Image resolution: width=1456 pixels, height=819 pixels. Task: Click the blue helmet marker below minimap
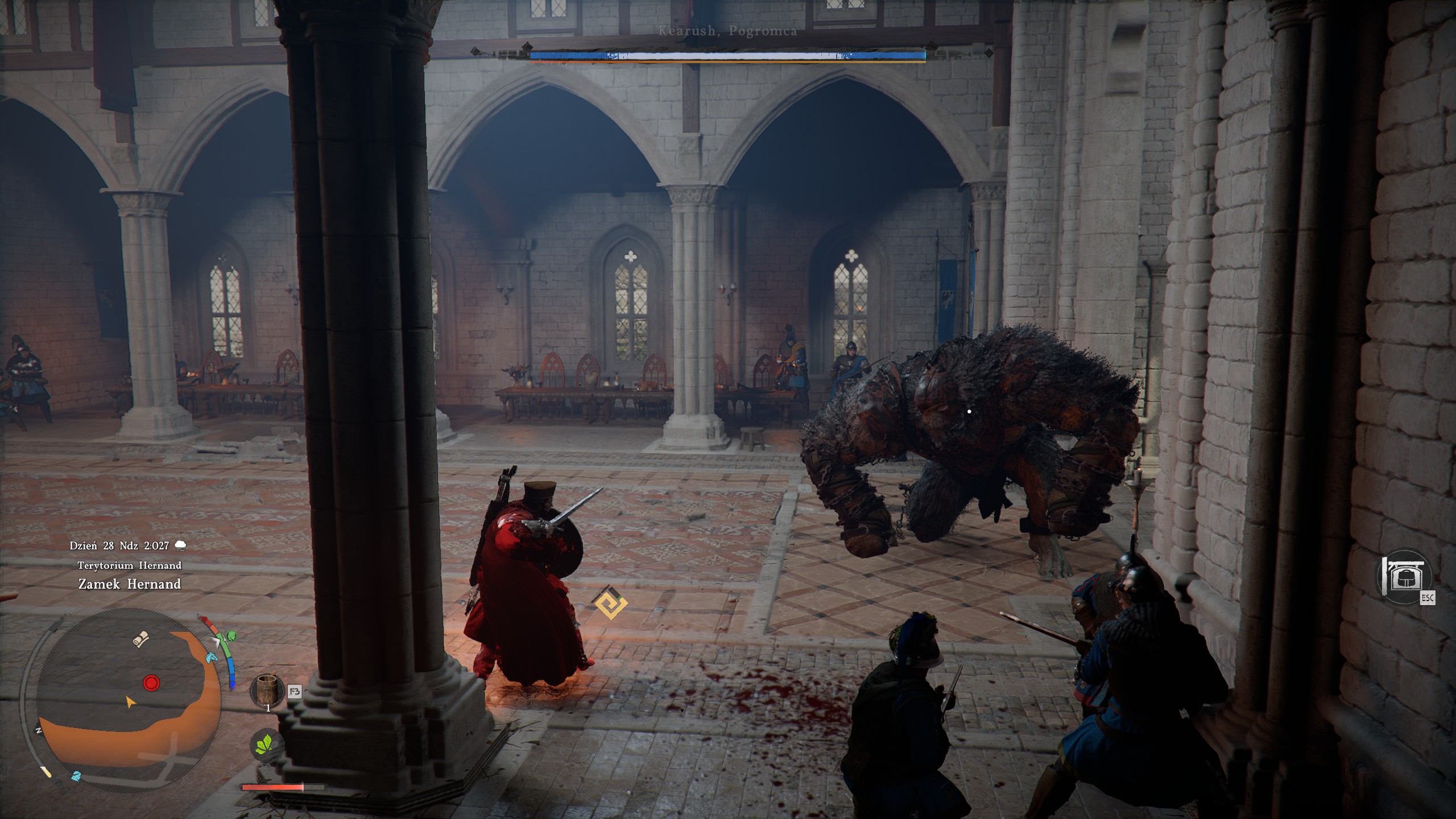pyautogui.click(x=76, y=776)
